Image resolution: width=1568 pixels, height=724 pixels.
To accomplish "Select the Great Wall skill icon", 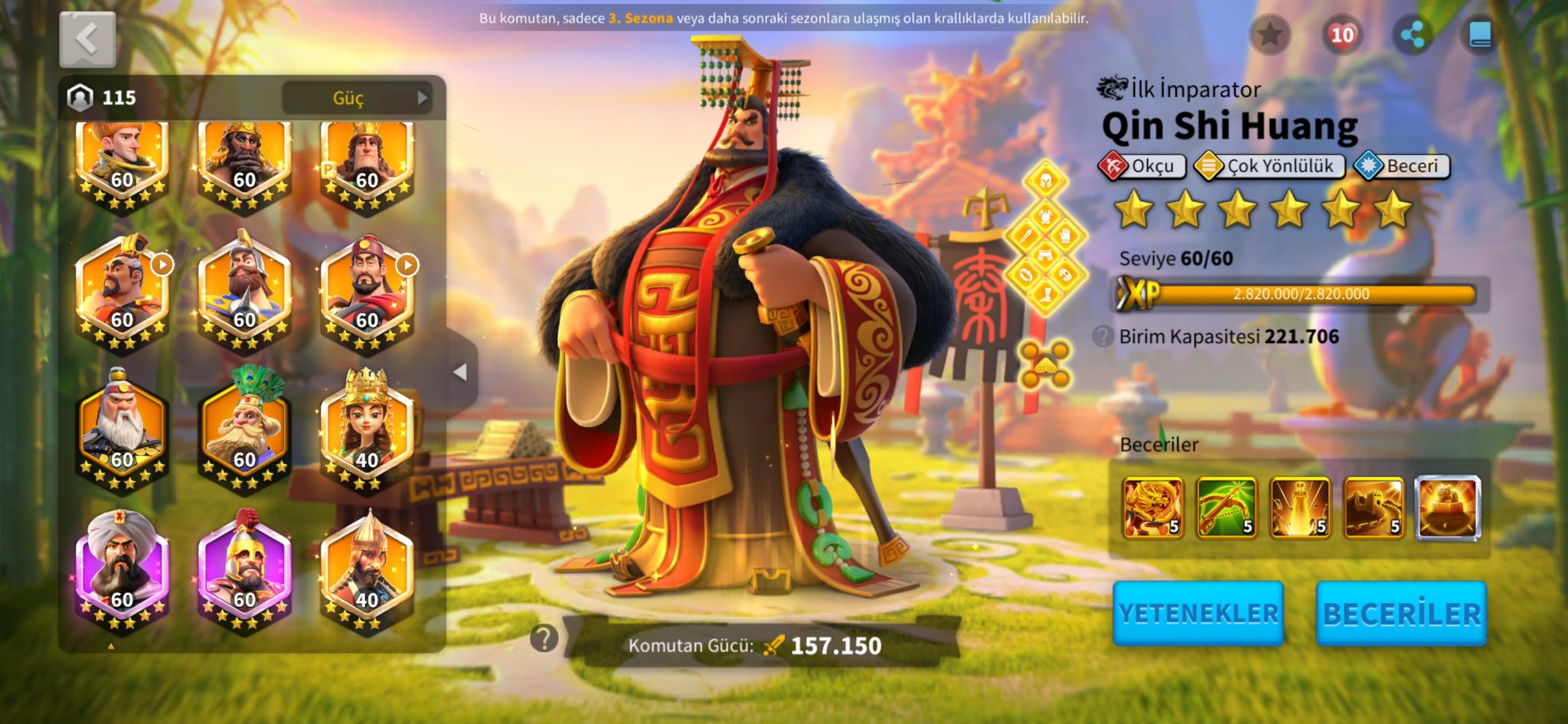I will (1374, 507).
